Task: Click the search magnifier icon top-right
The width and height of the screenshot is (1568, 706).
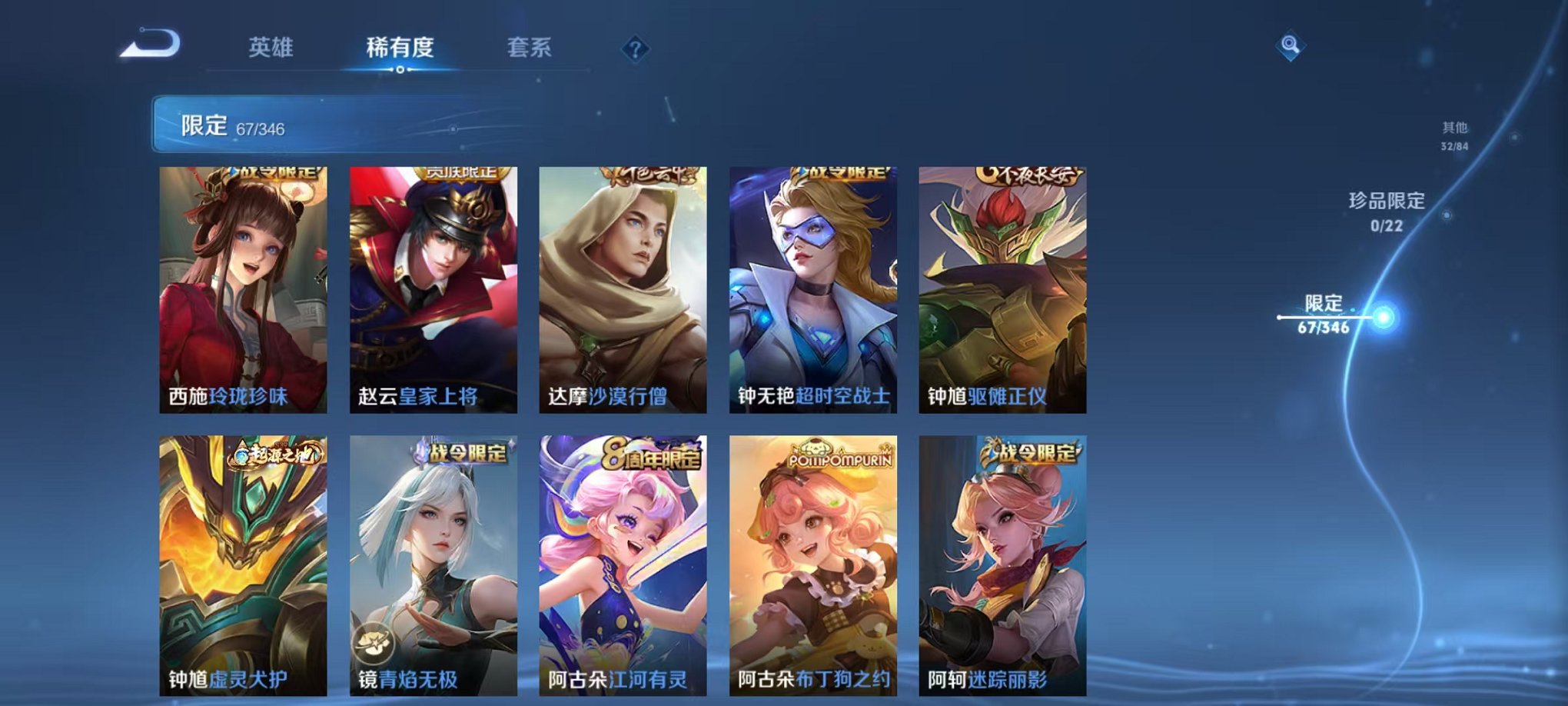Action: tap(1291, 46)
